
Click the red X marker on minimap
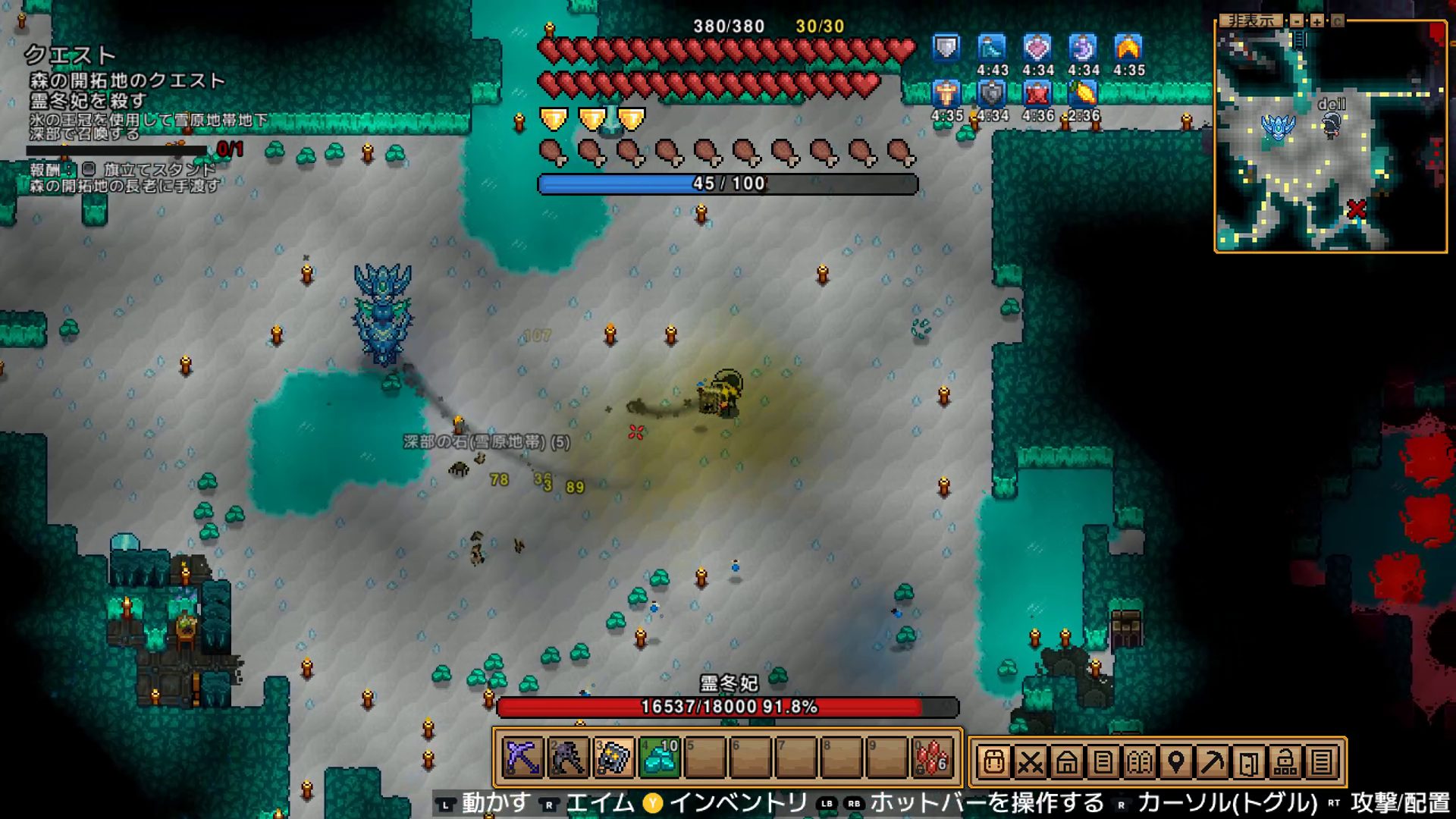1357,209
